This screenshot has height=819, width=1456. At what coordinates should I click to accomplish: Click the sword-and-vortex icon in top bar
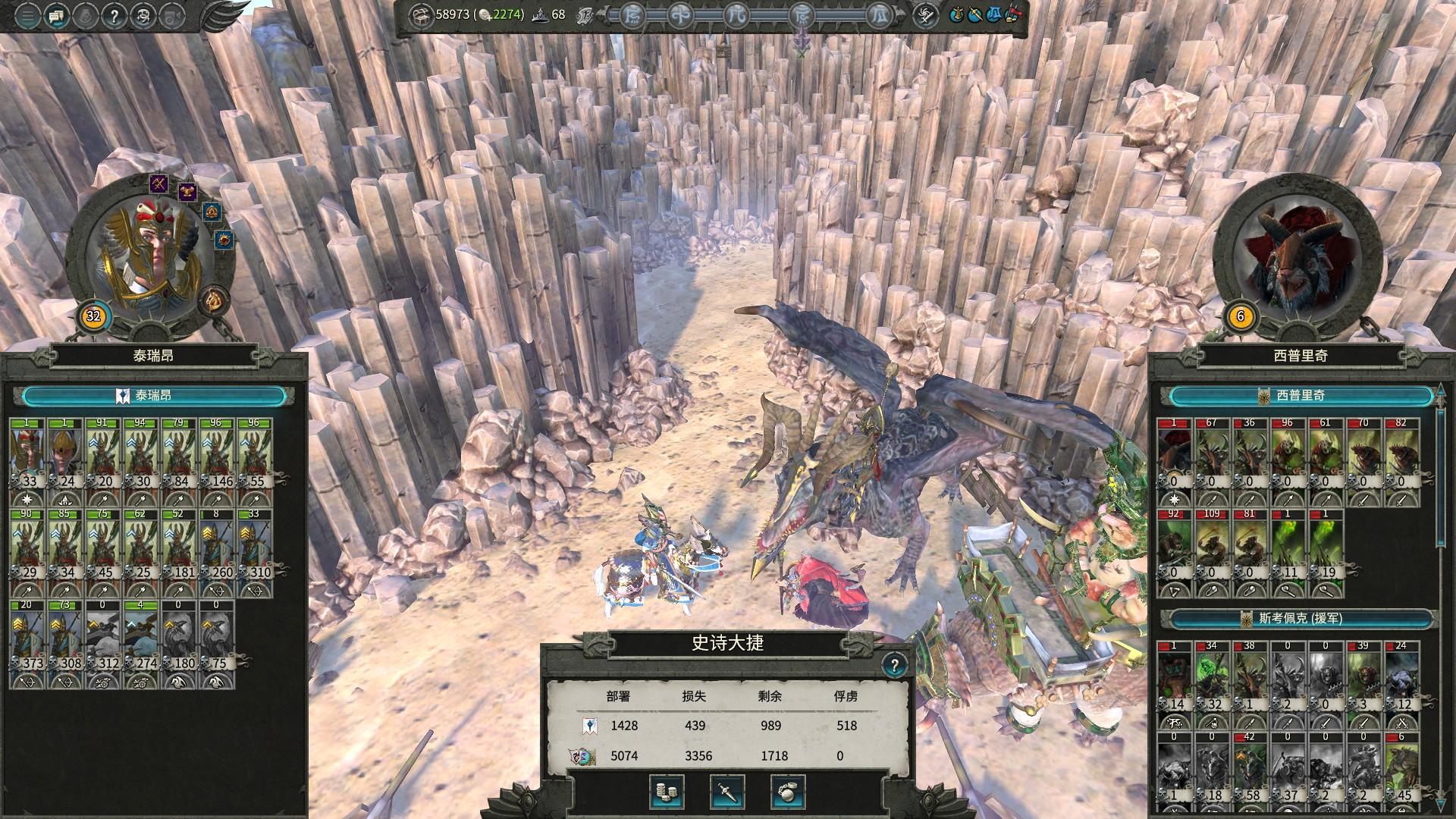[924, 14]
